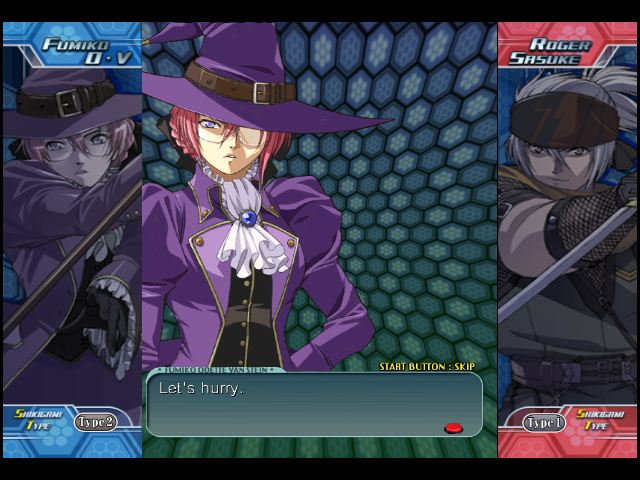Click the "Let's hurry." dialogue box
640x480 pixels.
(314, 404)
